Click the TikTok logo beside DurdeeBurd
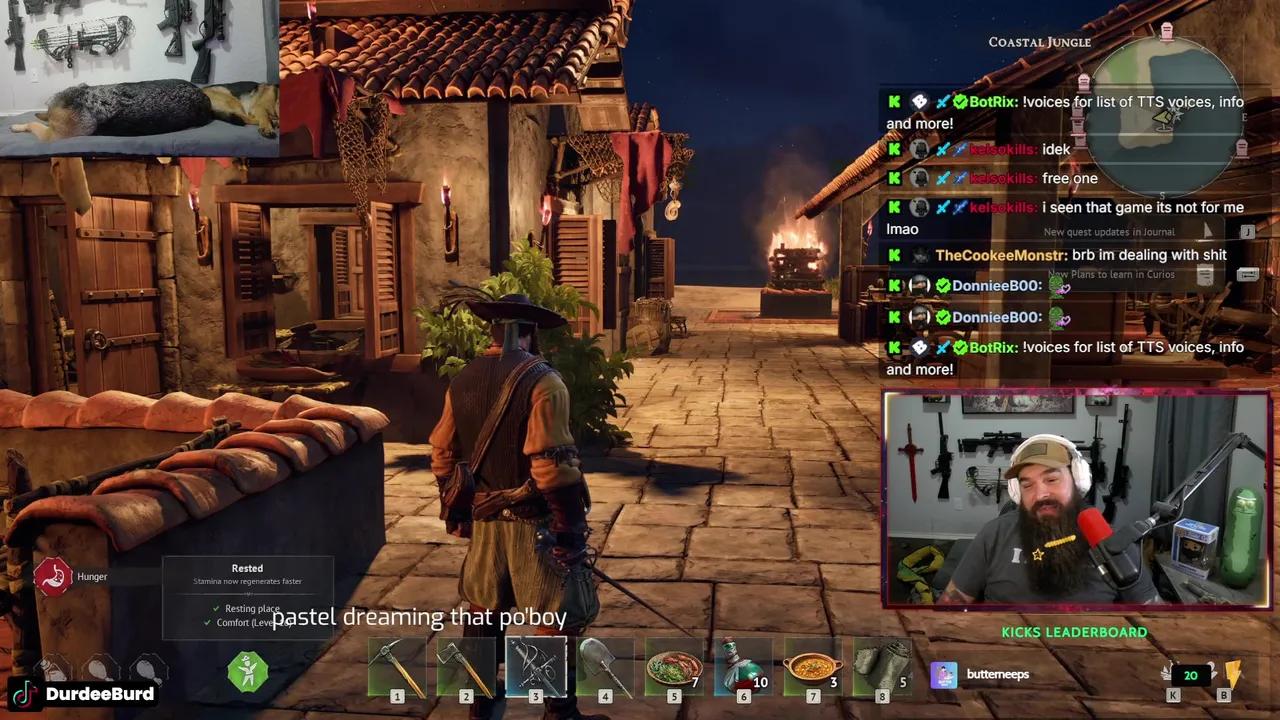This screenshot has width=1280, height=720. (24, 693)
